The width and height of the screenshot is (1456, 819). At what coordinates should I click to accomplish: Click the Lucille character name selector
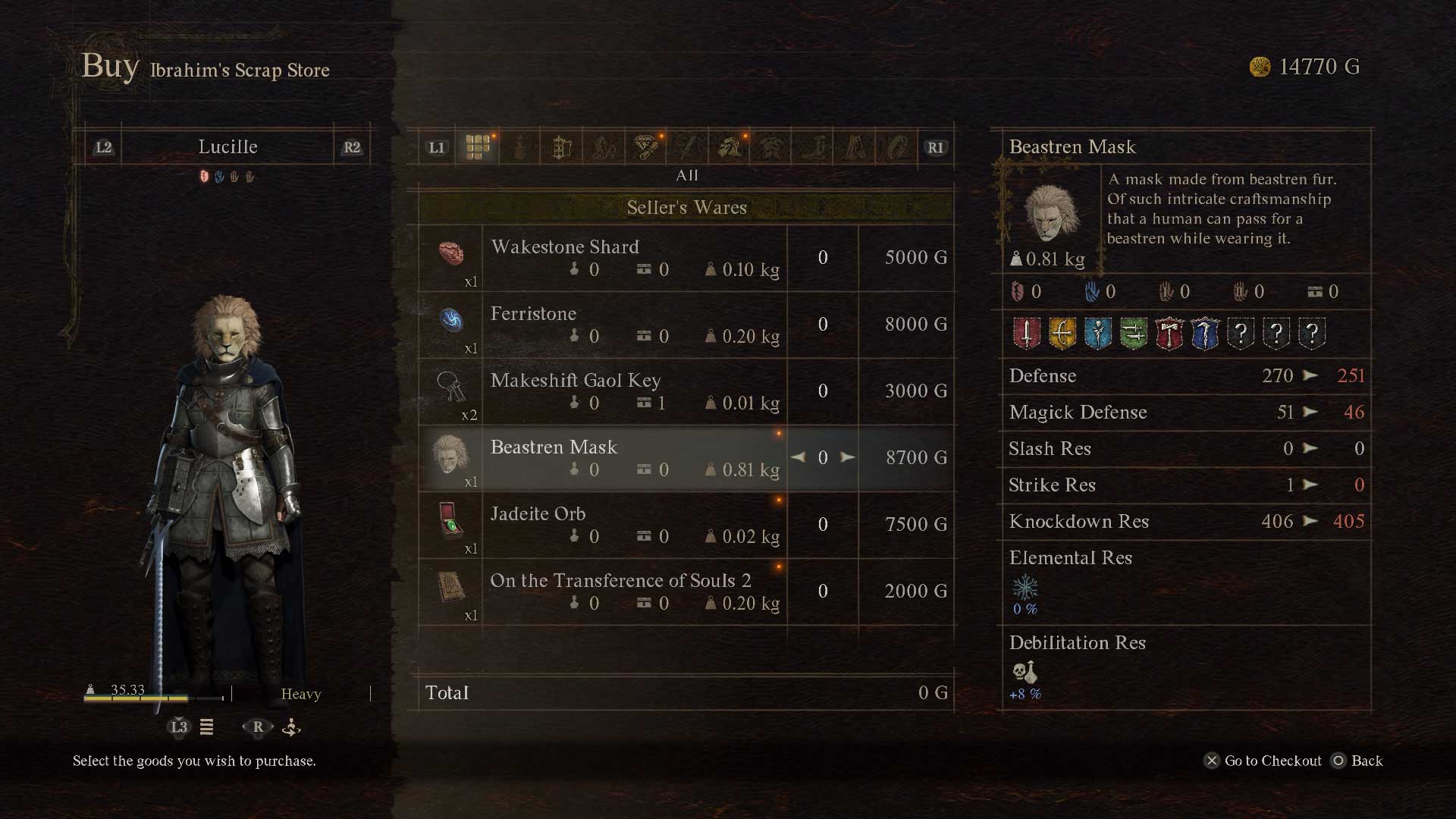click(x=227, y=147)
